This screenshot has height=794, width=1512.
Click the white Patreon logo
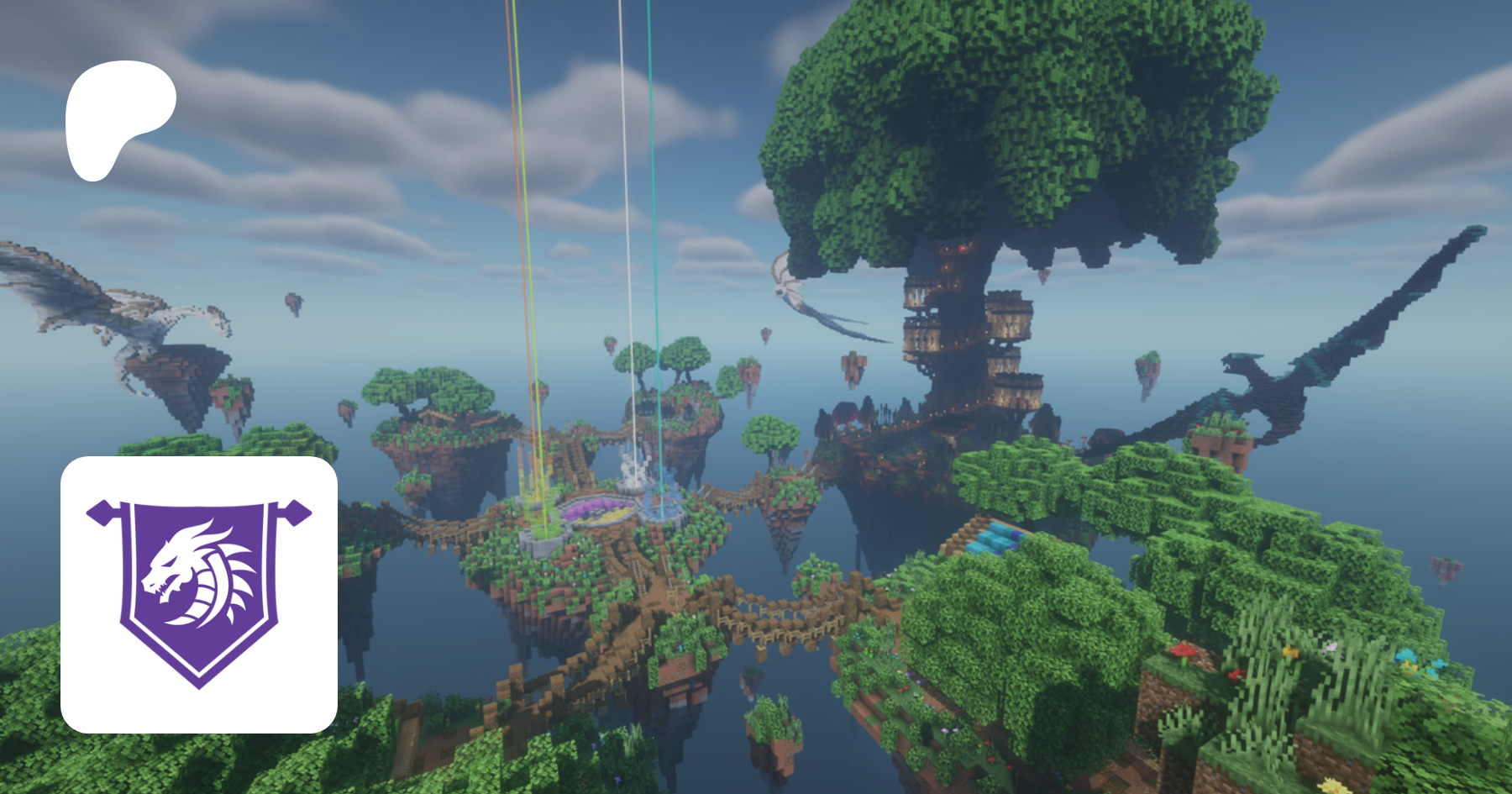[118, 118]
